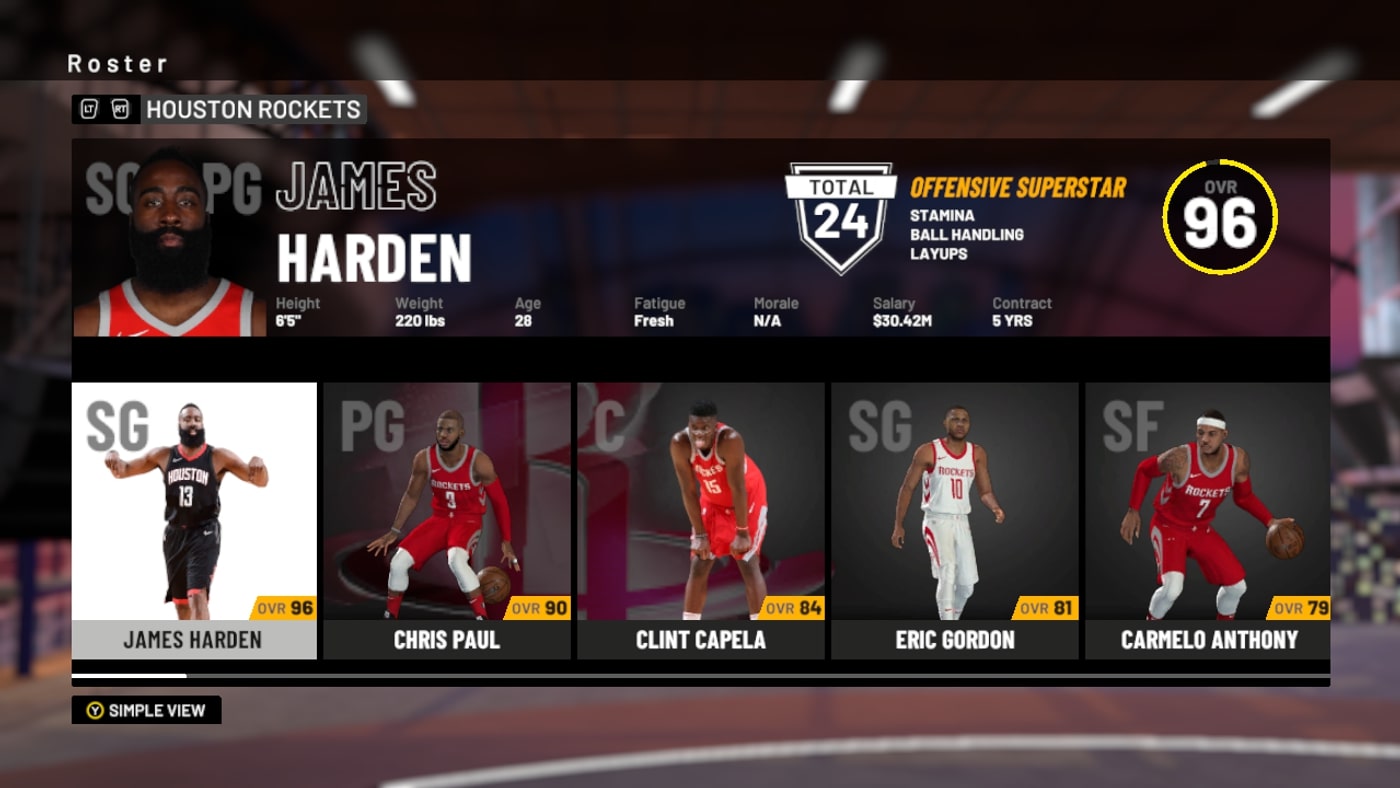Open the Houston Rockets team selector

point(253,110)
